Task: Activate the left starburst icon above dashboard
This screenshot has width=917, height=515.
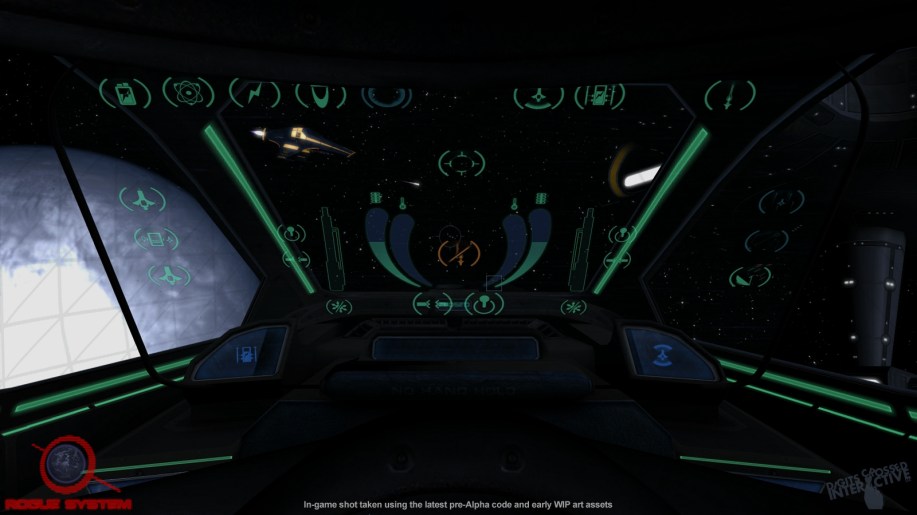Action: [341, 305]
